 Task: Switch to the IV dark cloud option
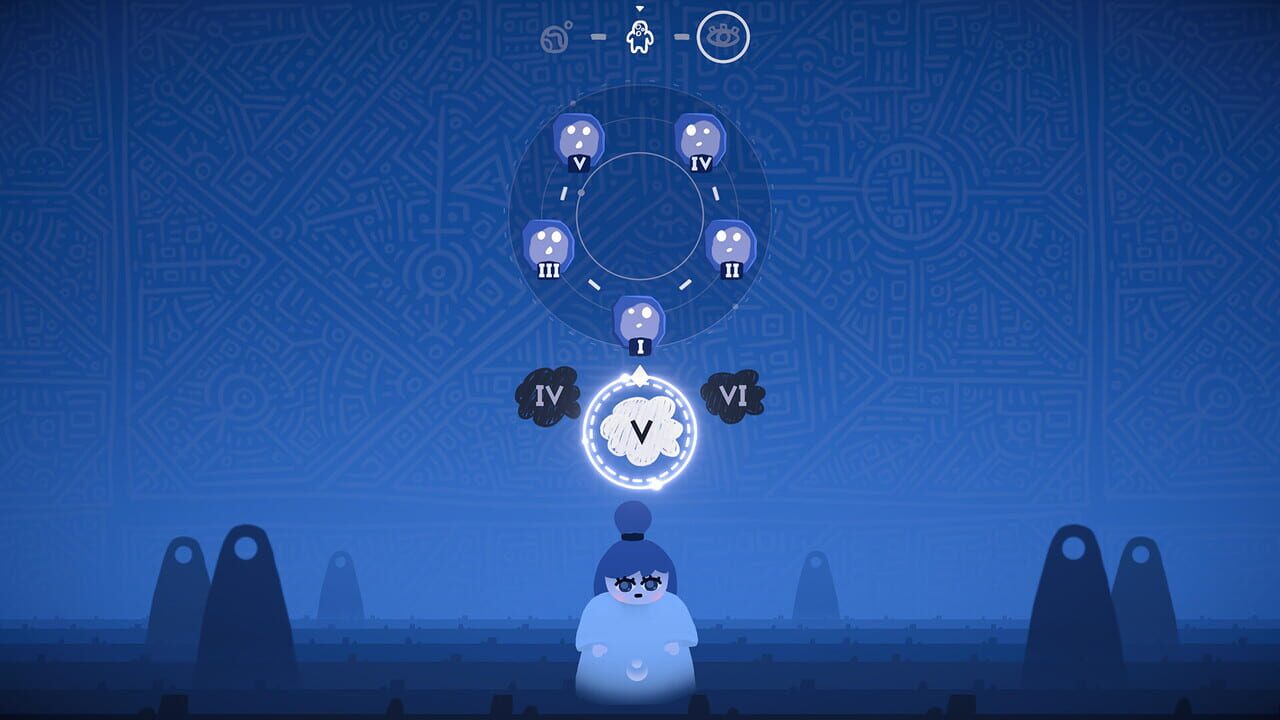[x=548, y=395]
